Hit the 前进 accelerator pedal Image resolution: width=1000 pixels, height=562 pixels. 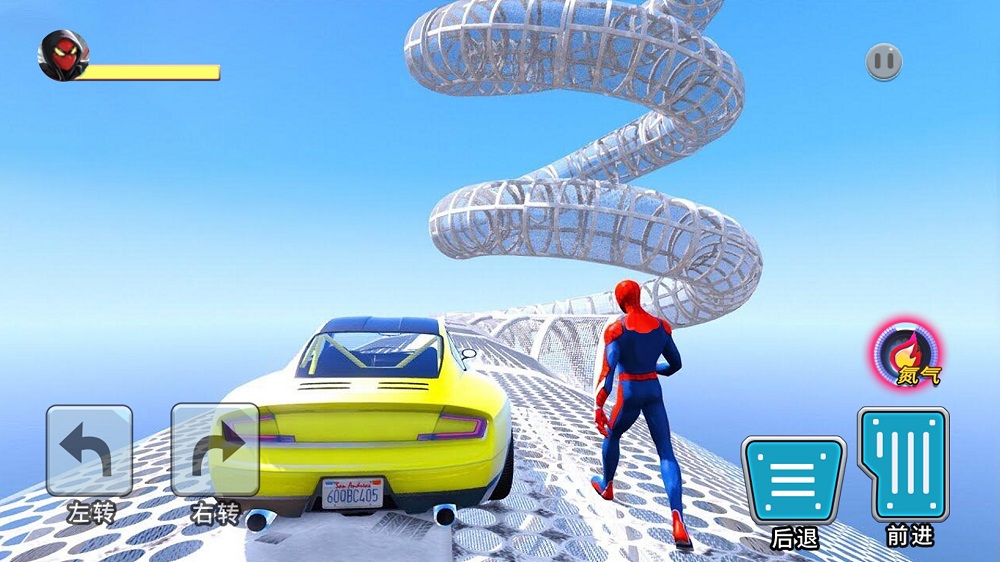tap(903, 464)
